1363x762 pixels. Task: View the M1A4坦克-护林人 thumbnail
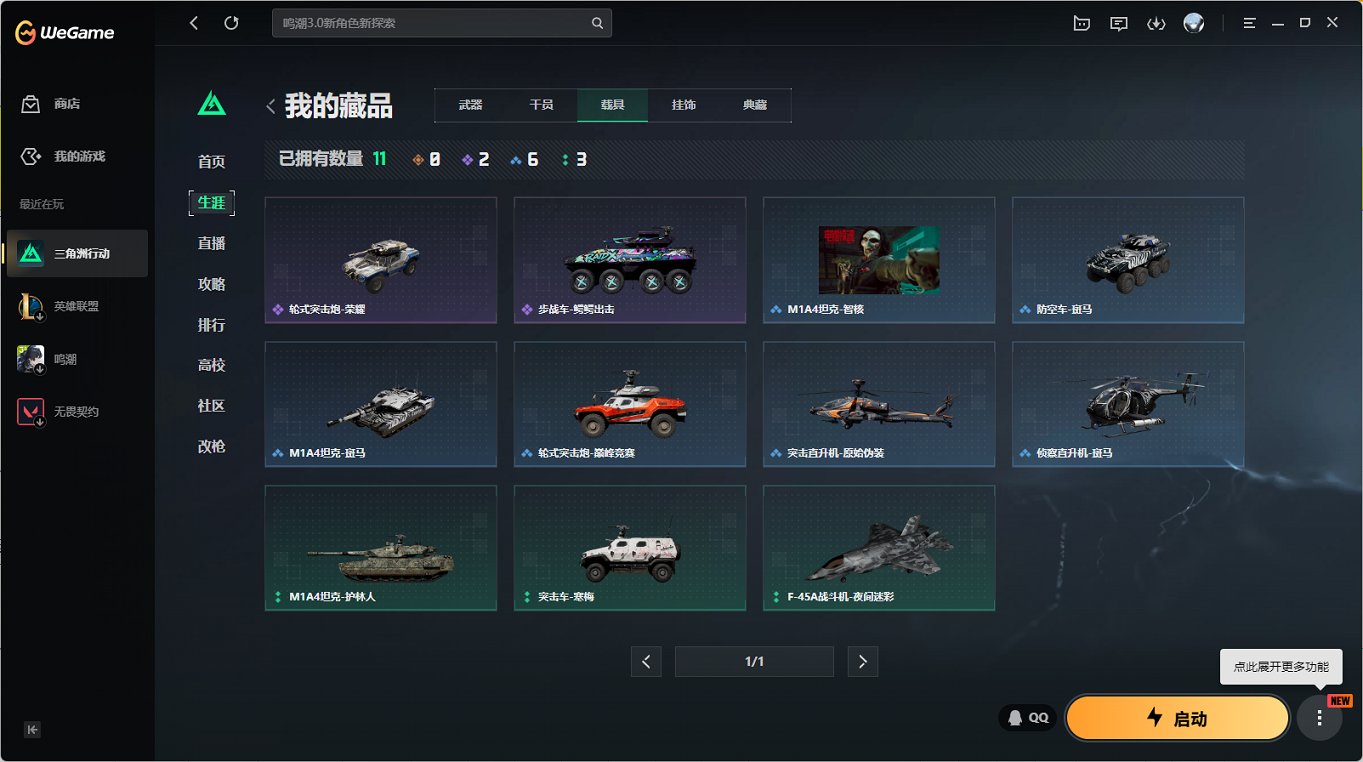380,547
